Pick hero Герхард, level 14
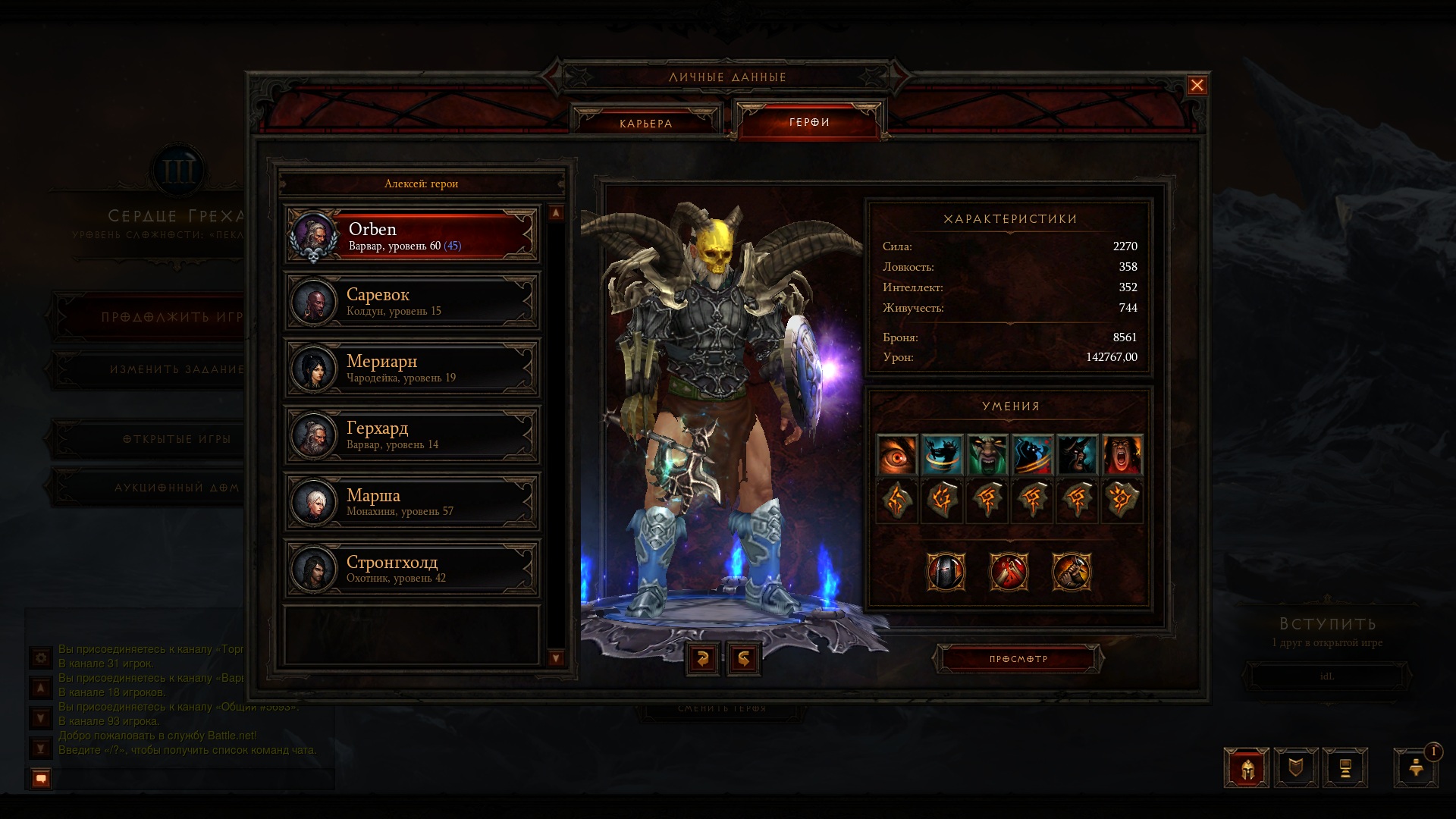Screen dimensions: 1456x819 click(x=412, y=435)
